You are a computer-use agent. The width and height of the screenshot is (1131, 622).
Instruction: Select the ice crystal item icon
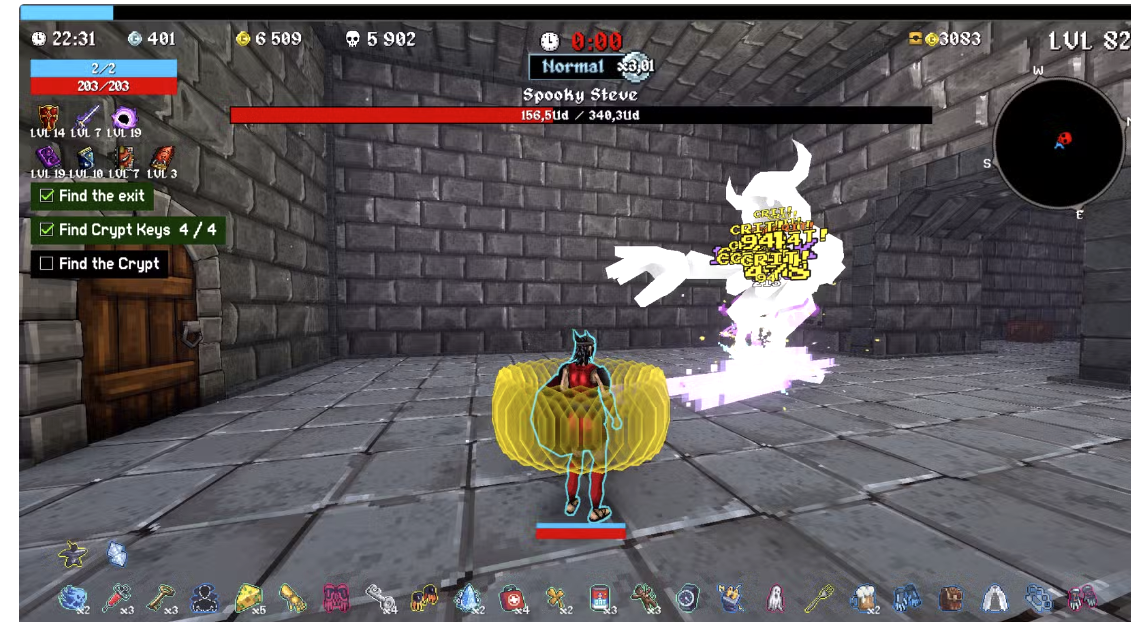coord(467,597)
